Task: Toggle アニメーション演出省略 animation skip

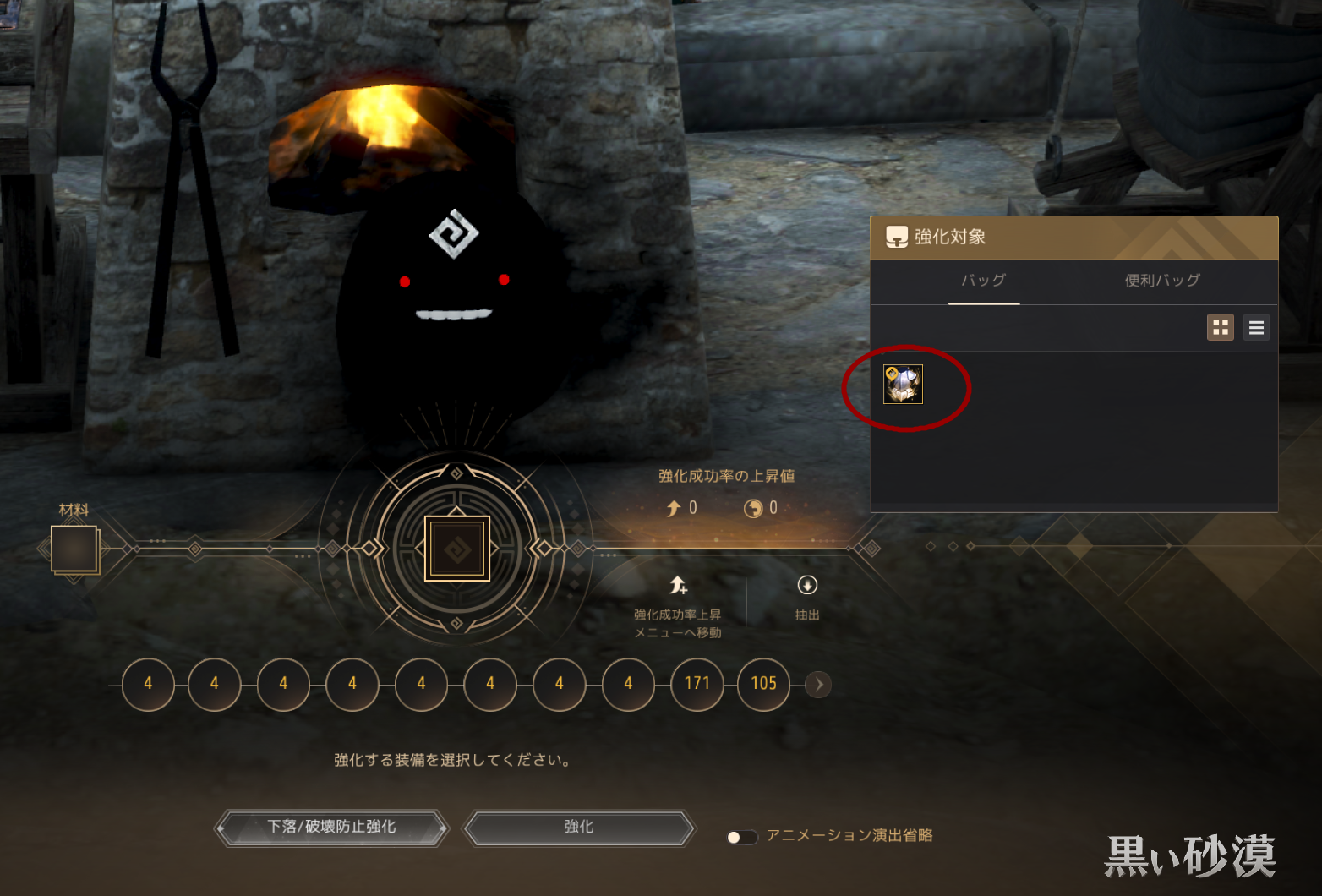Action: tap(741, 837)
